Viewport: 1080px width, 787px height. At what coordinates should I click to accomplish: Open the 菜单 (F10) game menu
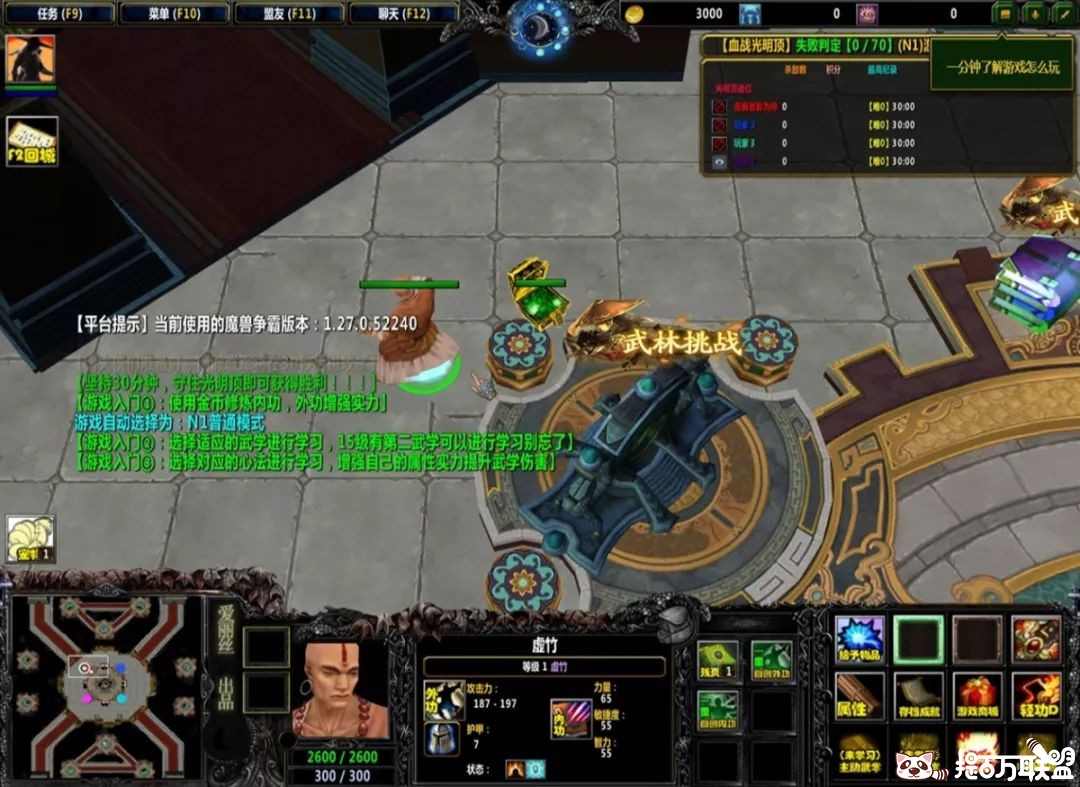(x=174, y=13)
